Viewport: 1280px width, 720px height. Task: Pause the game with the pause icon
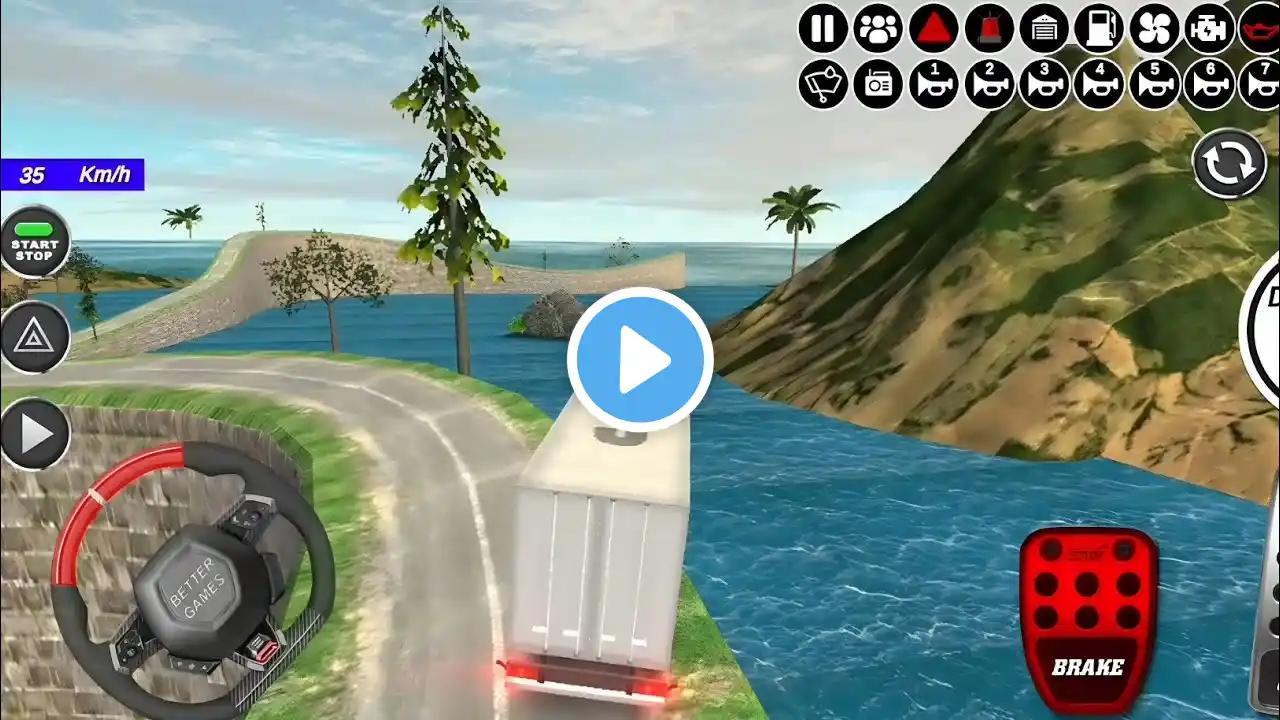(x=823, y=29)
